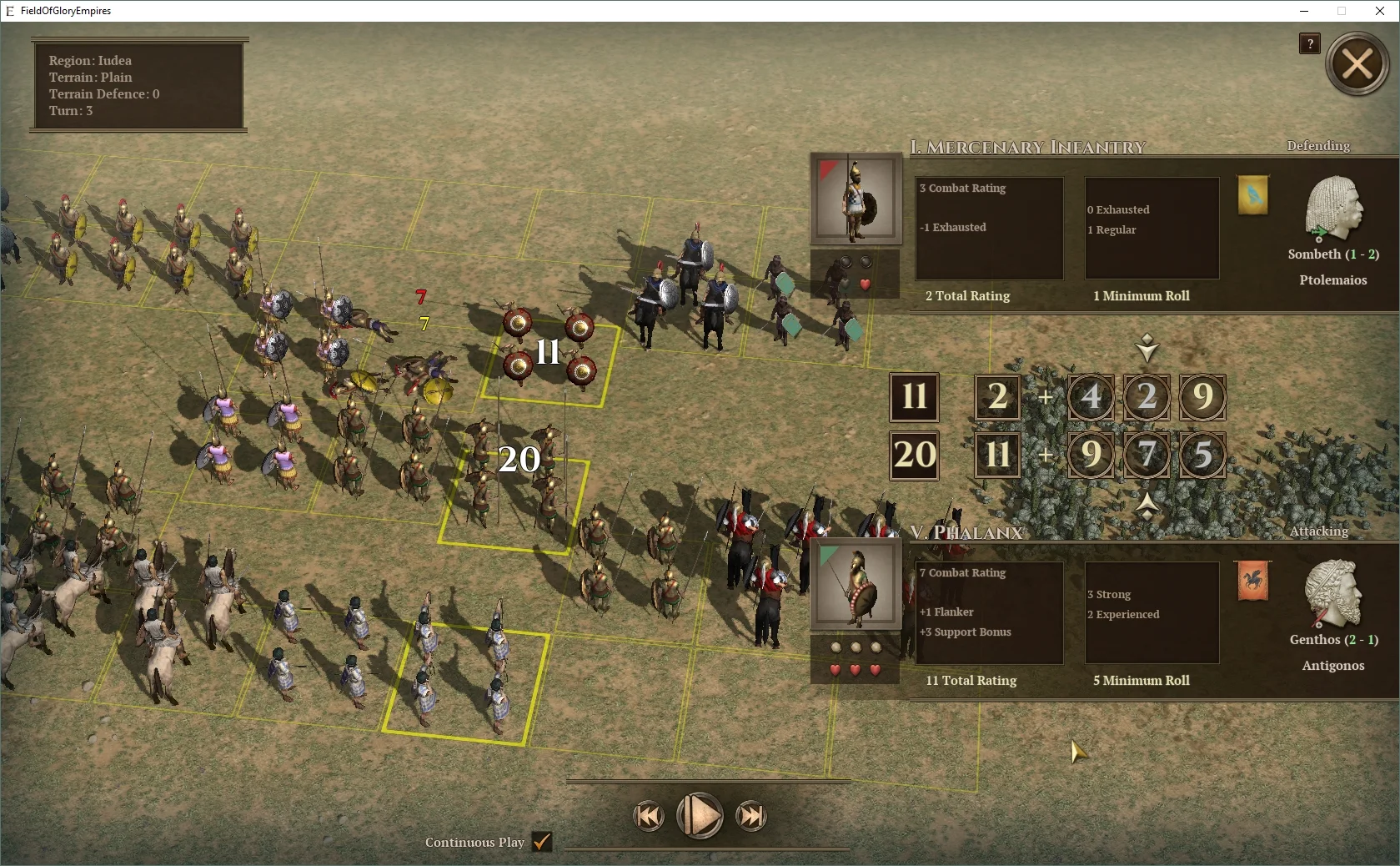Click the Mercenary Infantry unit portrait

pos(855,199)
